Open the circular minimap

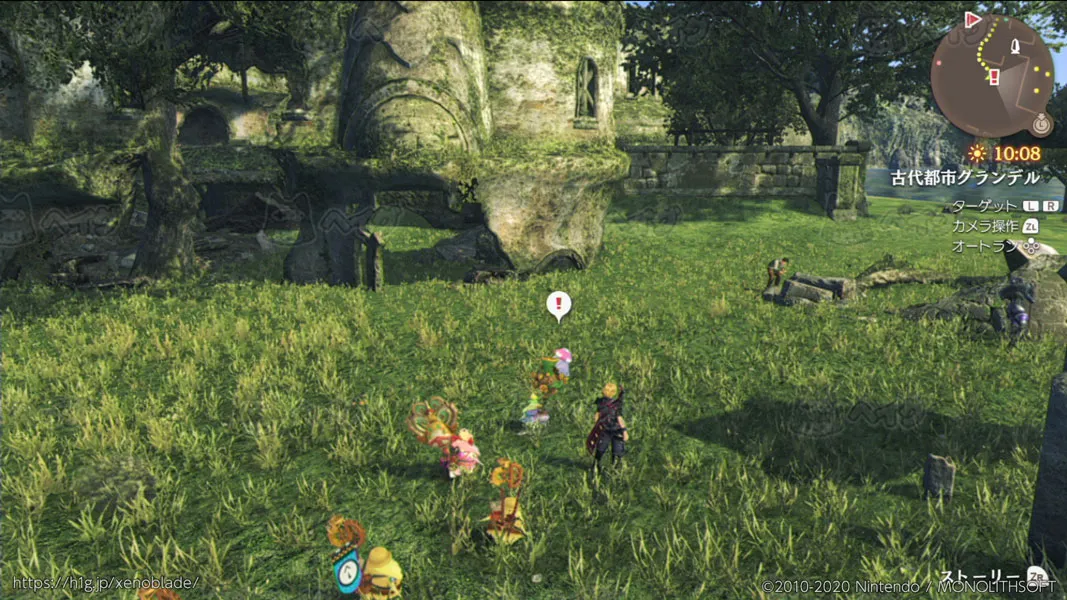point(991,76)
